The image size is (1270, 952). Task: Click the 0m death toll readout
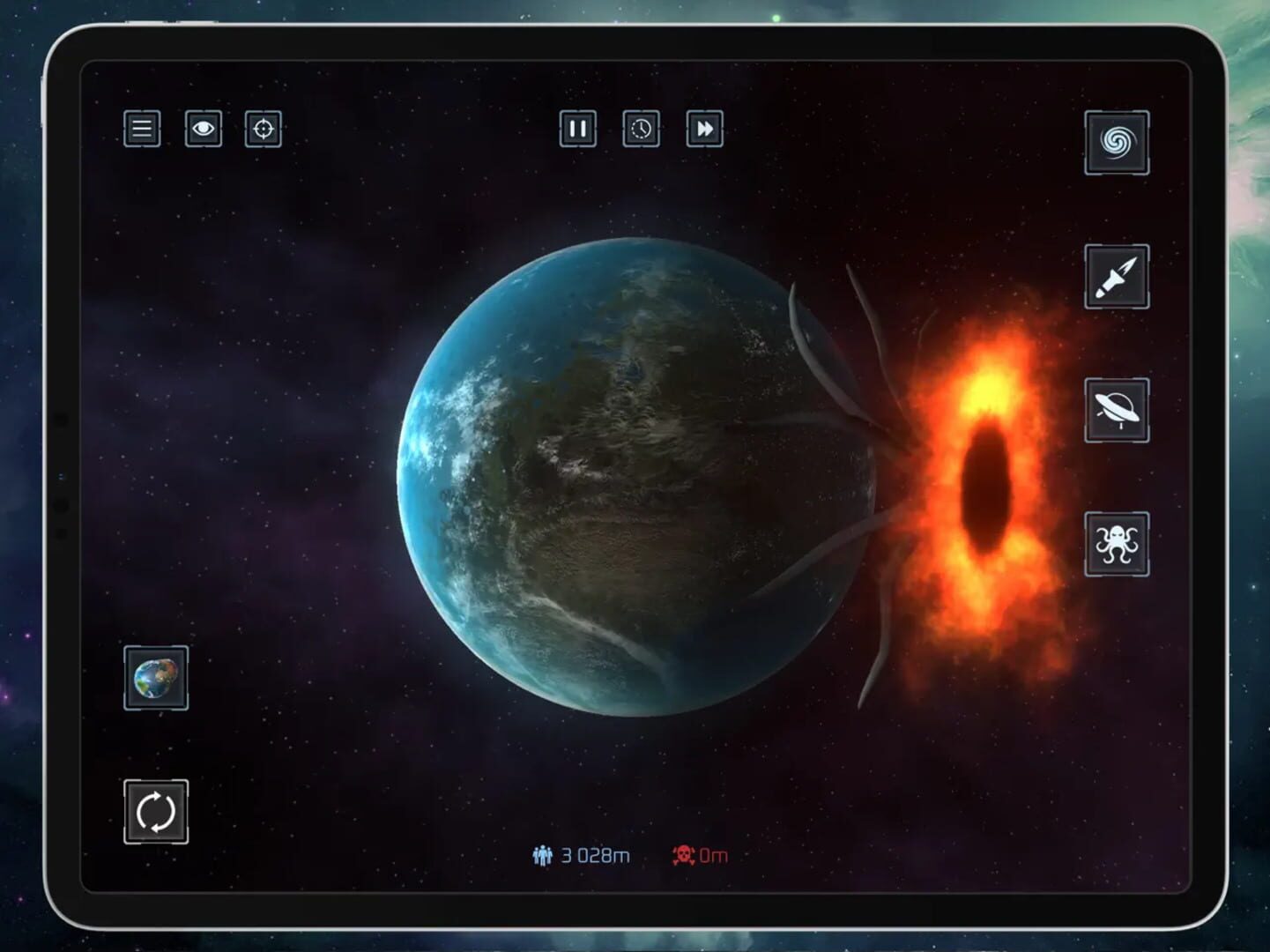(710, 853)
